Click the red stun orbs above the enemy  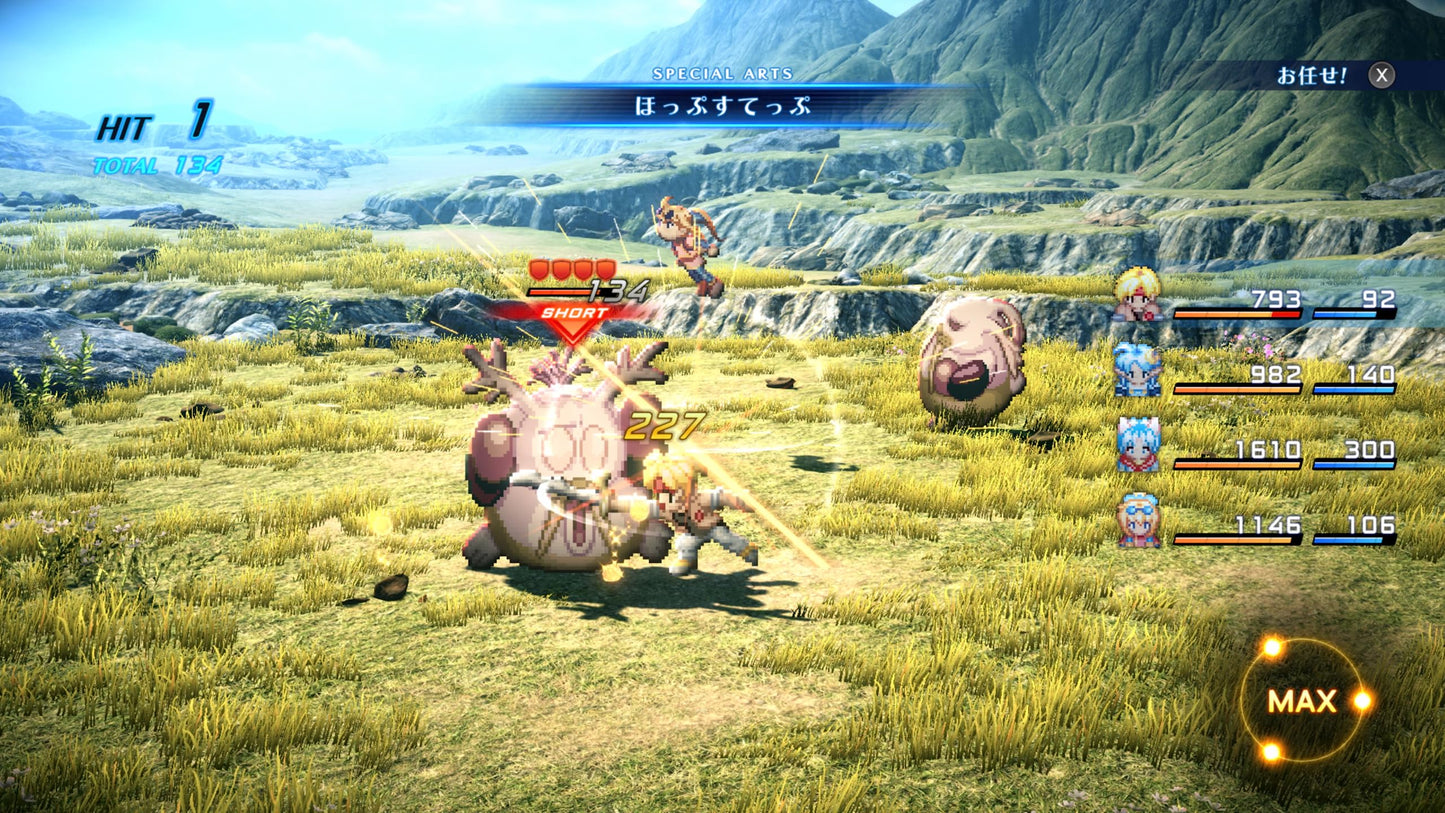tap(571, 267)
